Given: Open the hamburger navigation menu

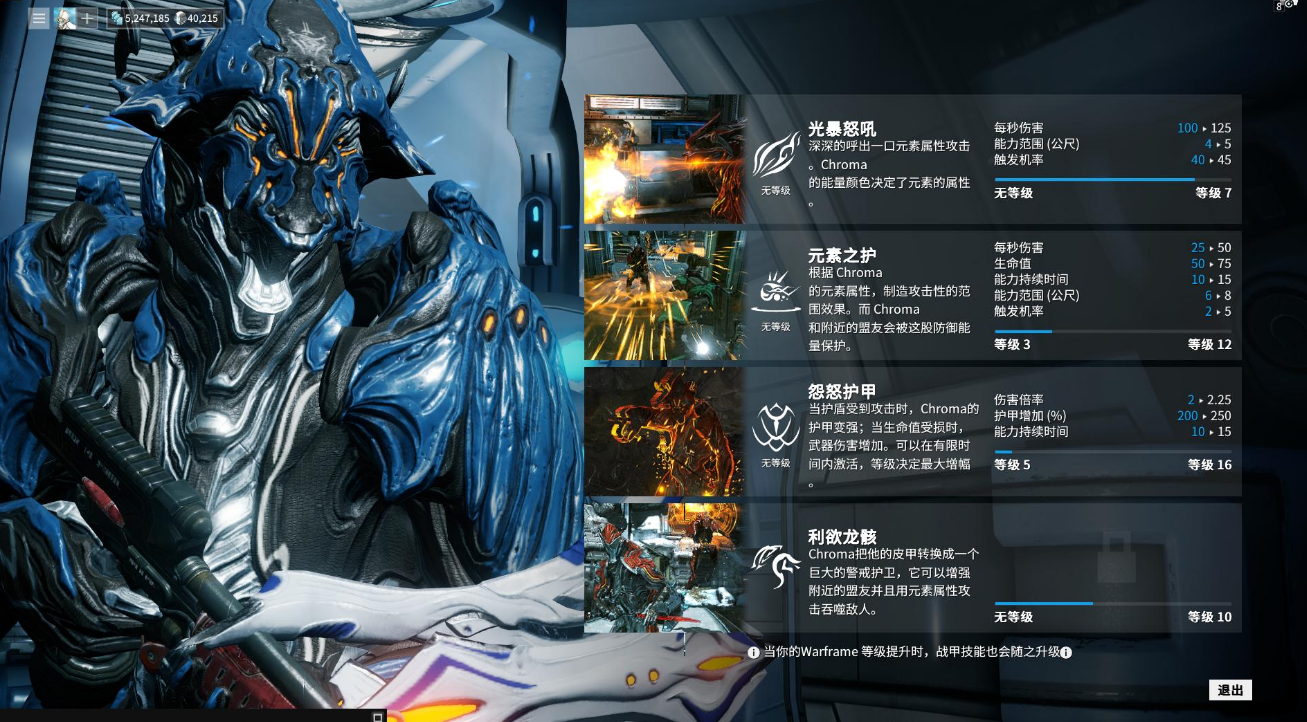Looking at the screenshot, I should 38,17.
